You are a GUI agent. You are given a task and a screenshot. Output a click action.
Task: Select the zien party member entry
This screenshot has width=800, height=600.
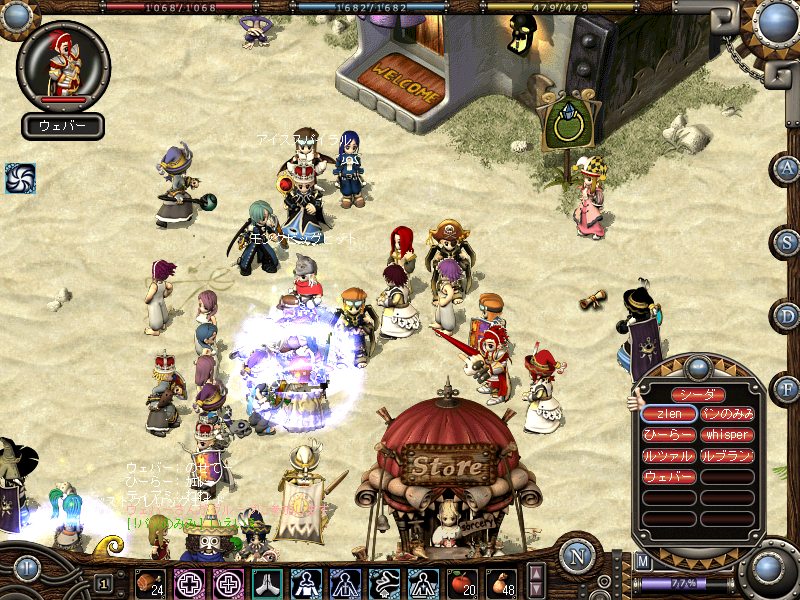pyautogui.click(x=669, y=413)
